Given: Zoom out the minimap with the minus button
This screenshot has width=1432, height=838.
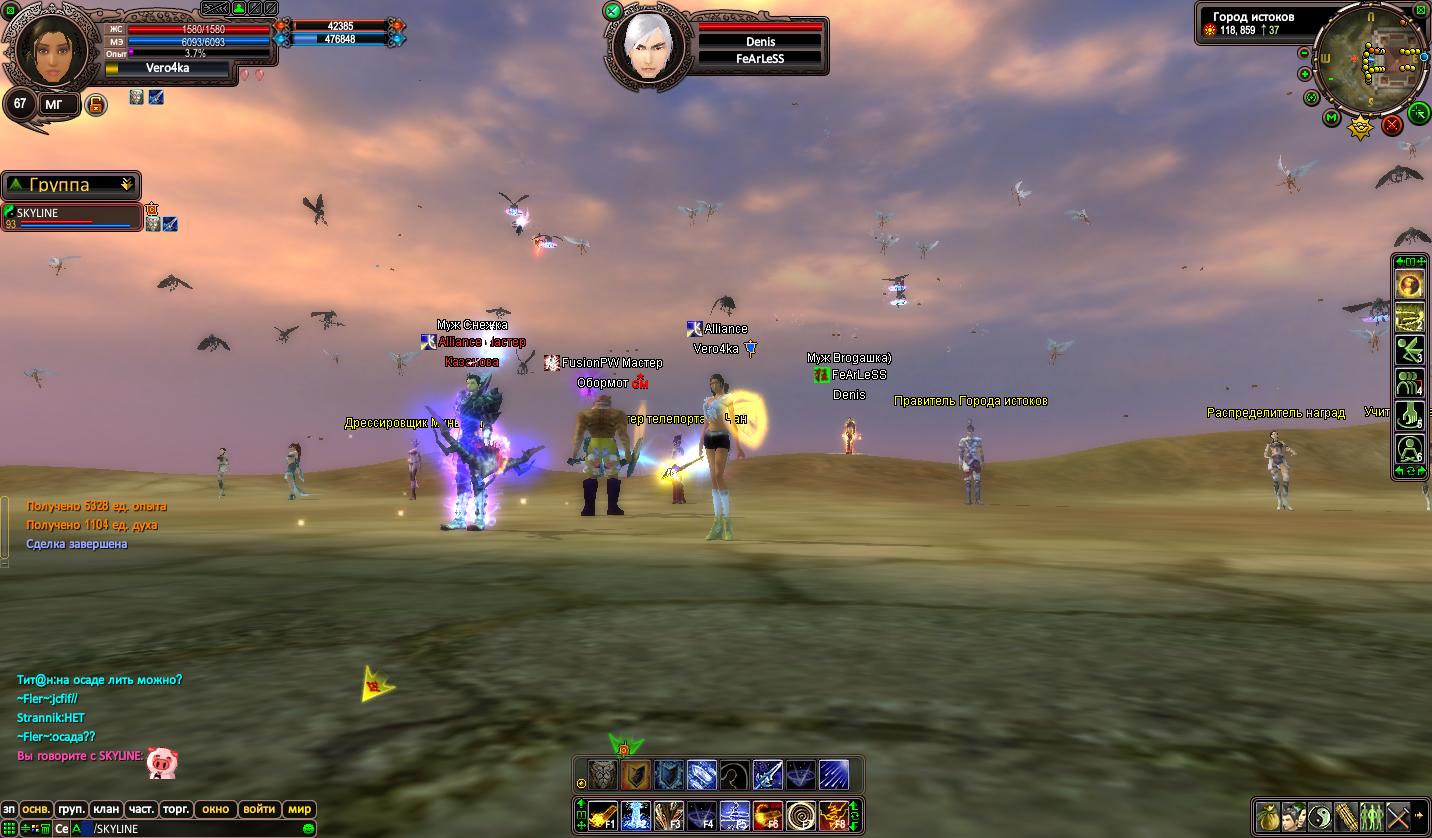Looking at the screenshot, I should 1304,53.
